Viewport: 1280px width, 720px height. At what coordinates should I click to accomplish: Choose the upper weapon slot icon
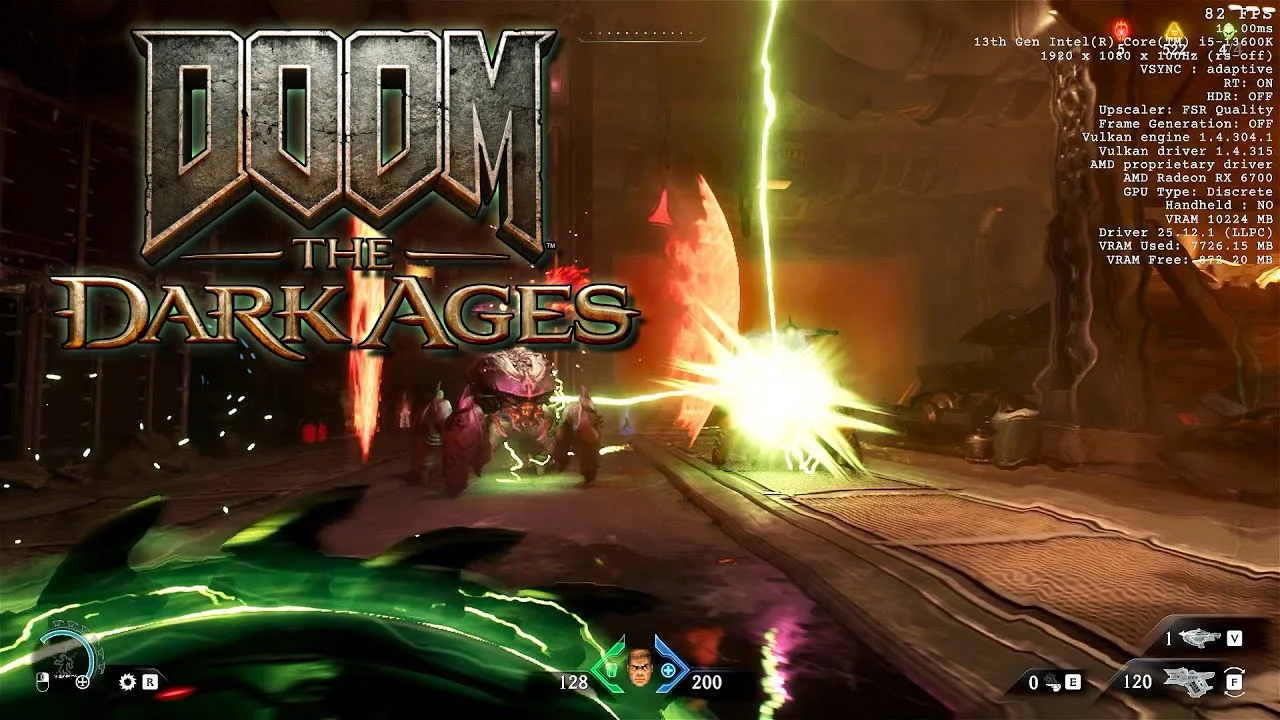coord(1199,638)
